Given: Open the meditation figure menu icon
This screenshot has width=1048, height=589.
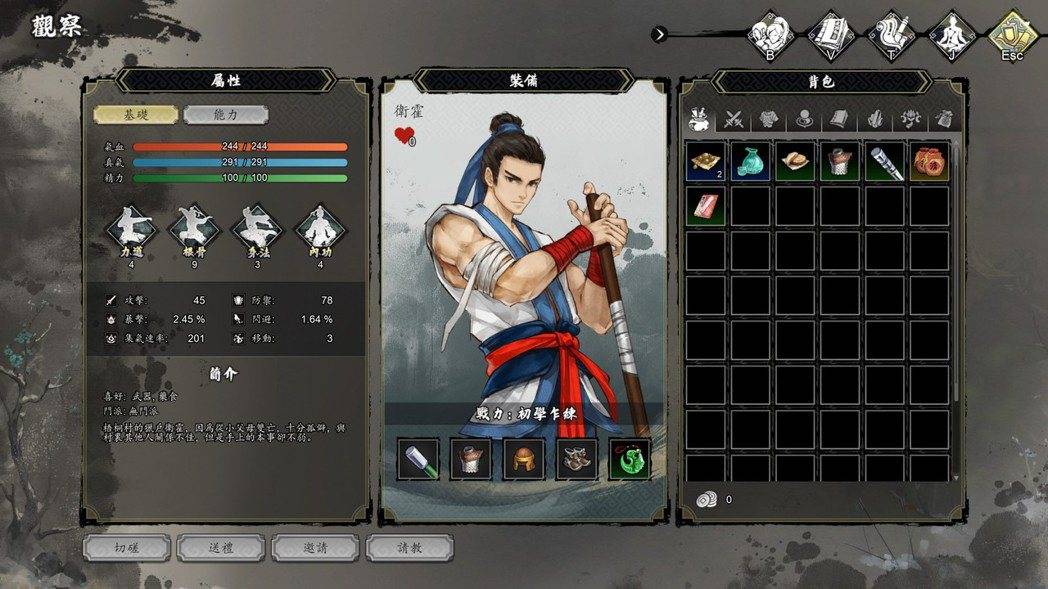Looking at the screenshot, I should click(951, 35).
